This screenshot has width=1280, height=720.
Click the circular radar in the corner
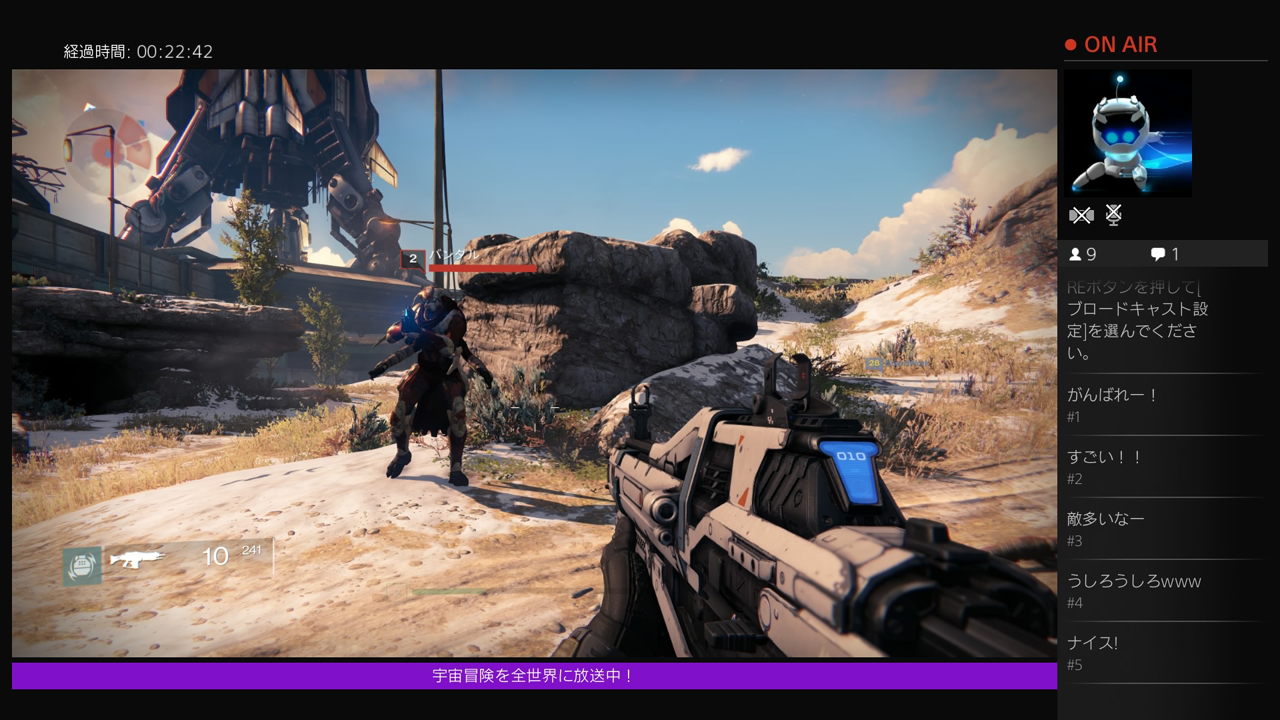[106, 151]
